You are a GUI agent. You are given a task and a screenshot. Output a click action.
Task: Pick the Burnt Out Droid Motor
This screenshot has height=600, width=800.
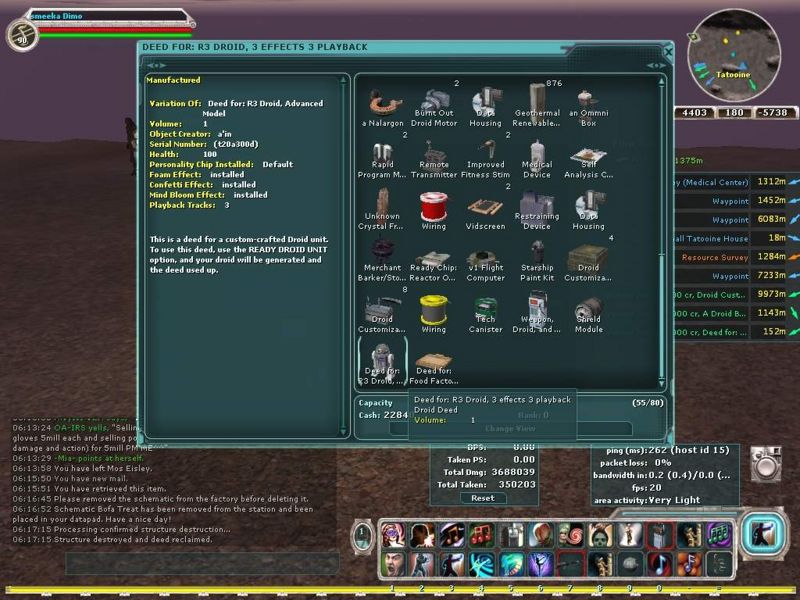(x=435, y=104)
